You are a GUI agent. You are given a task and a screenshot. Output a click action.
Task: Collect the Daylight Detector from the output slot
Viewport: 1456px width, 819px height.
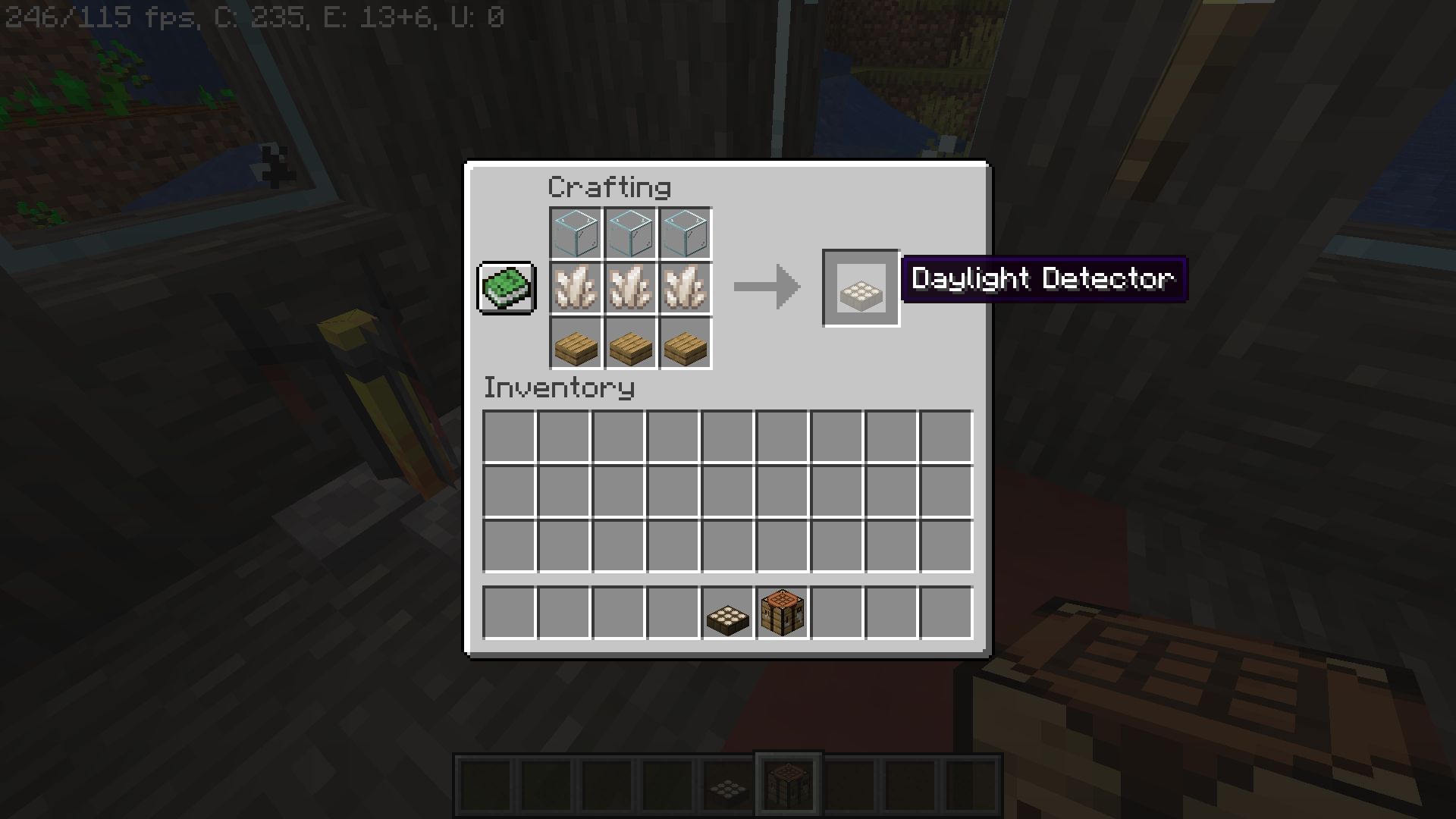[x=861, y=289]
